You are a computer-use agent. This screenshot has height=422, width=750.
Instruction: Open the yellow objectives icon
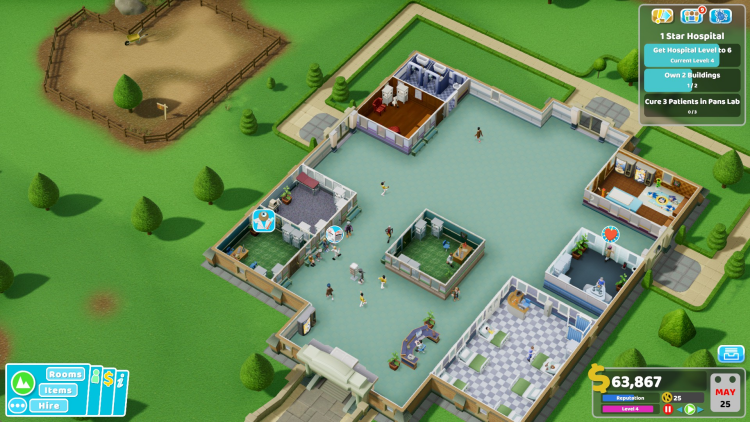(661, 16)
